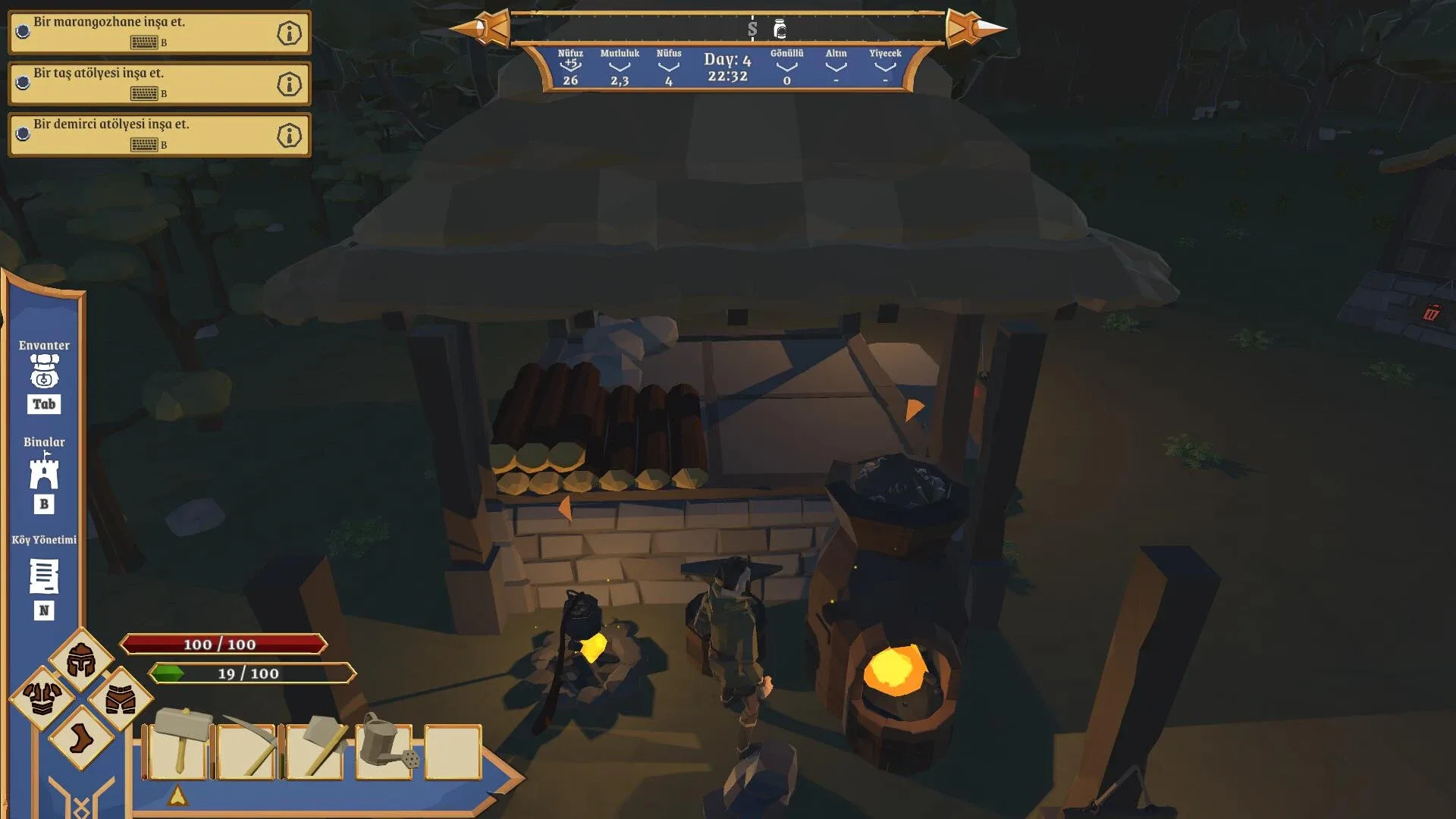The width and height of the screenshot is (1456, 819).
Task: Expand the Mutluluk stat chevron
Action: pyautogui.click(x=621, y=67)
